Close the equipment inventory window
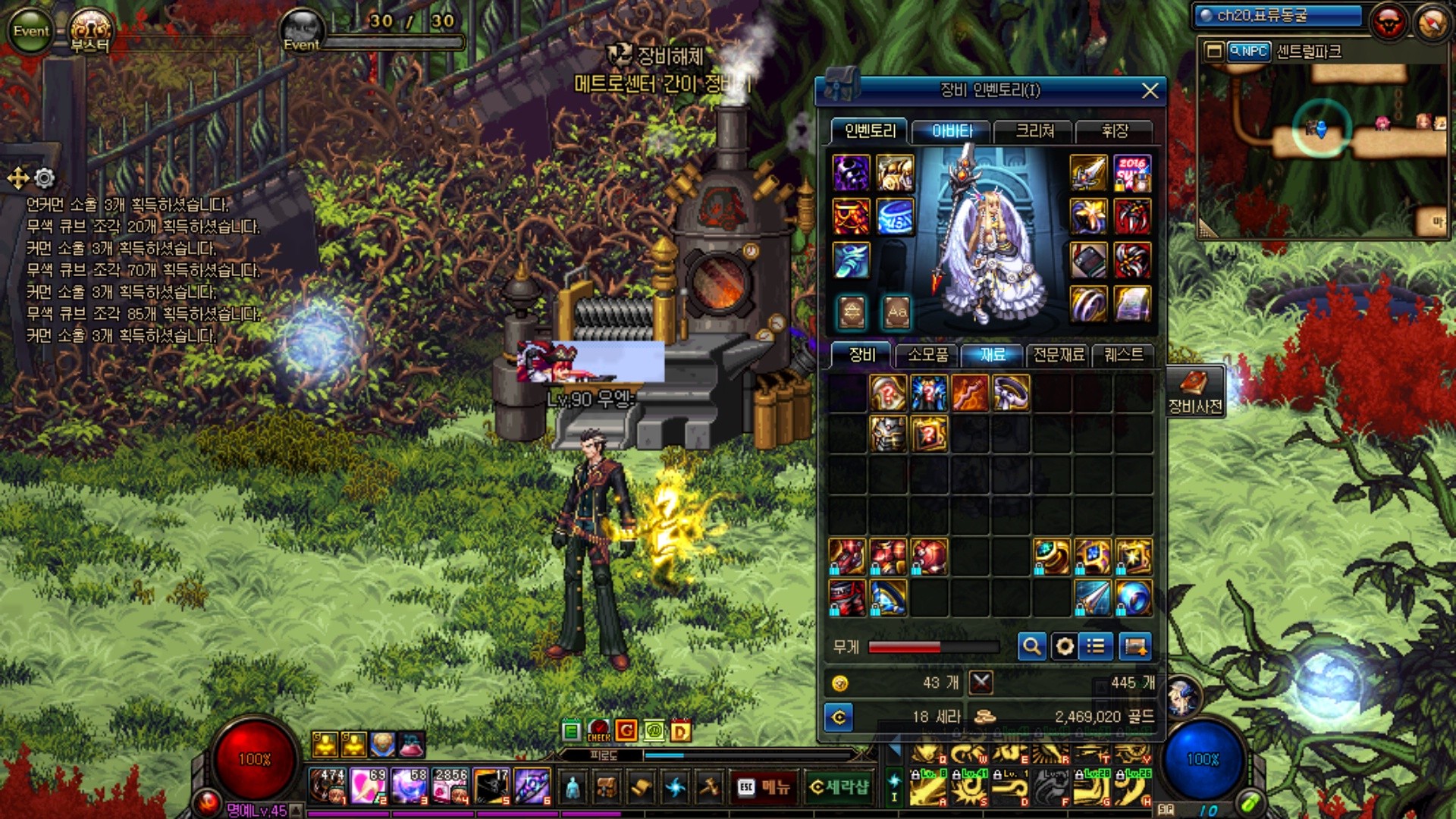The height and width of the screenshot is (819, 1456). tap(1150, 91)
